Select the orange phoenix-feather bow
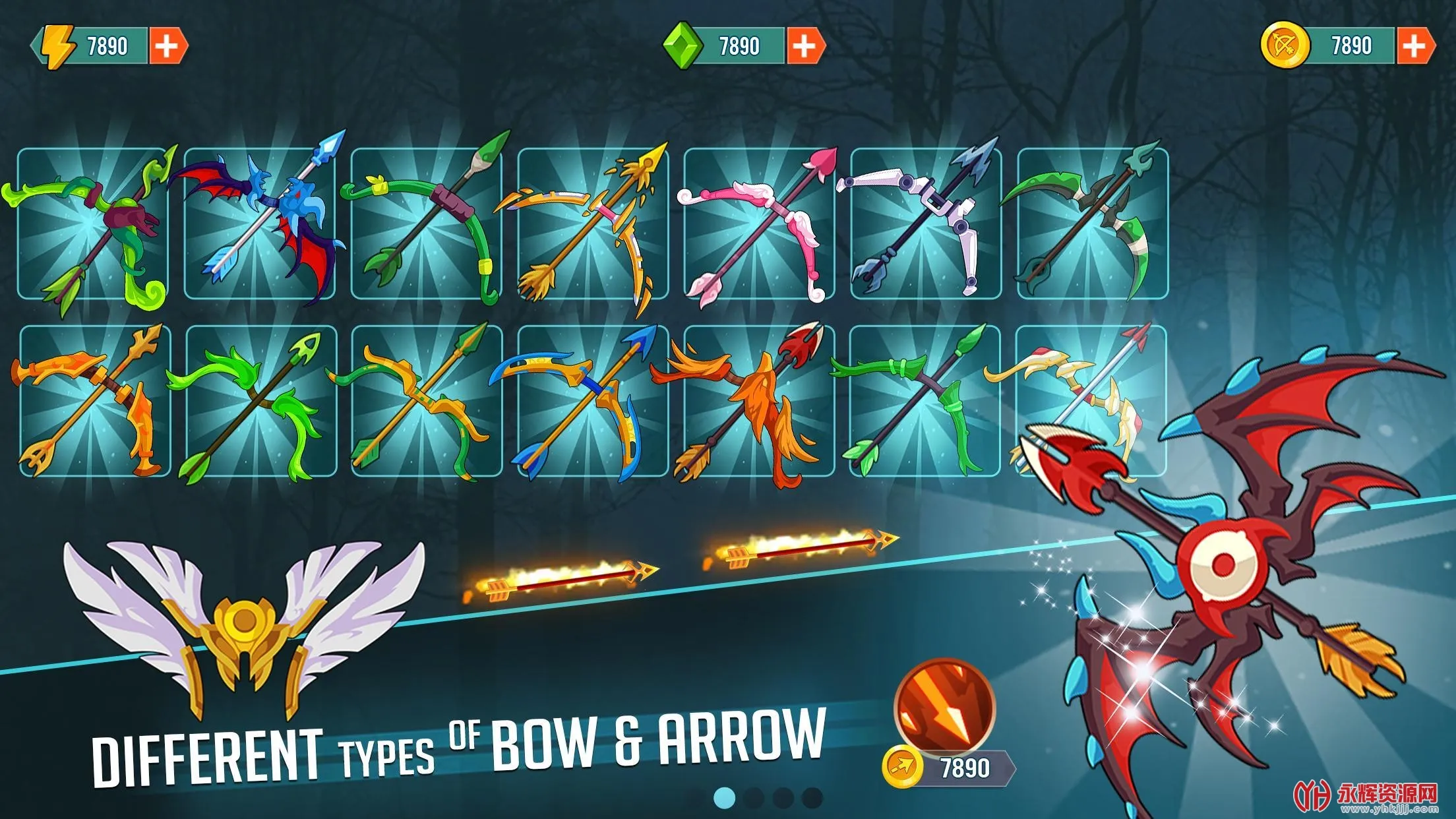 click(758, 400)
